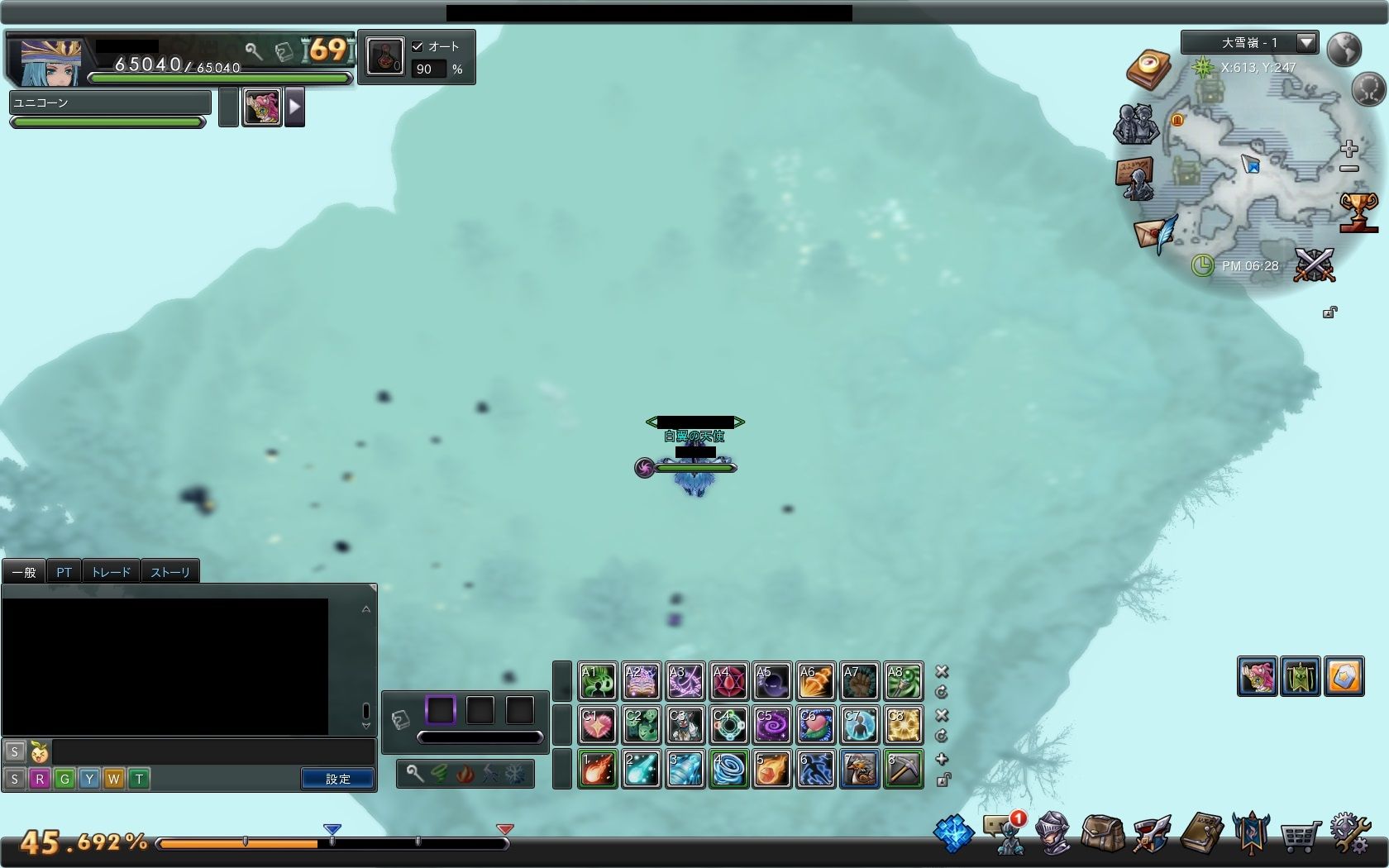This screenshot has width=1389, height=868.
Task: Use the pickaxe in hotbar slot 8
Action: (x=904, y=769)
